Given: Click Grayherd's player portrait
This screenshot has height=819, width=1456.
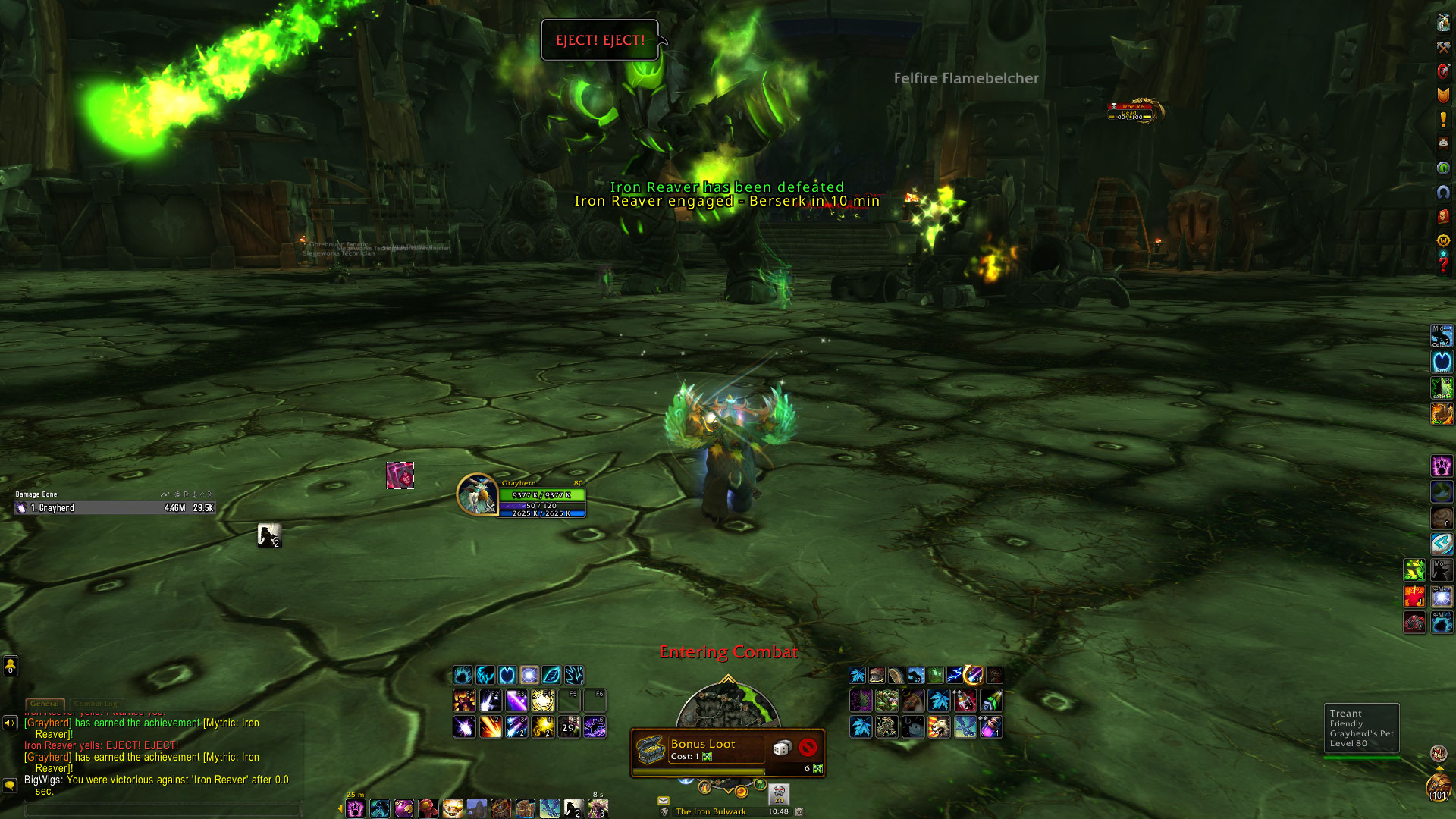Looking at the screenshot, I should click(x=476, y=494).
